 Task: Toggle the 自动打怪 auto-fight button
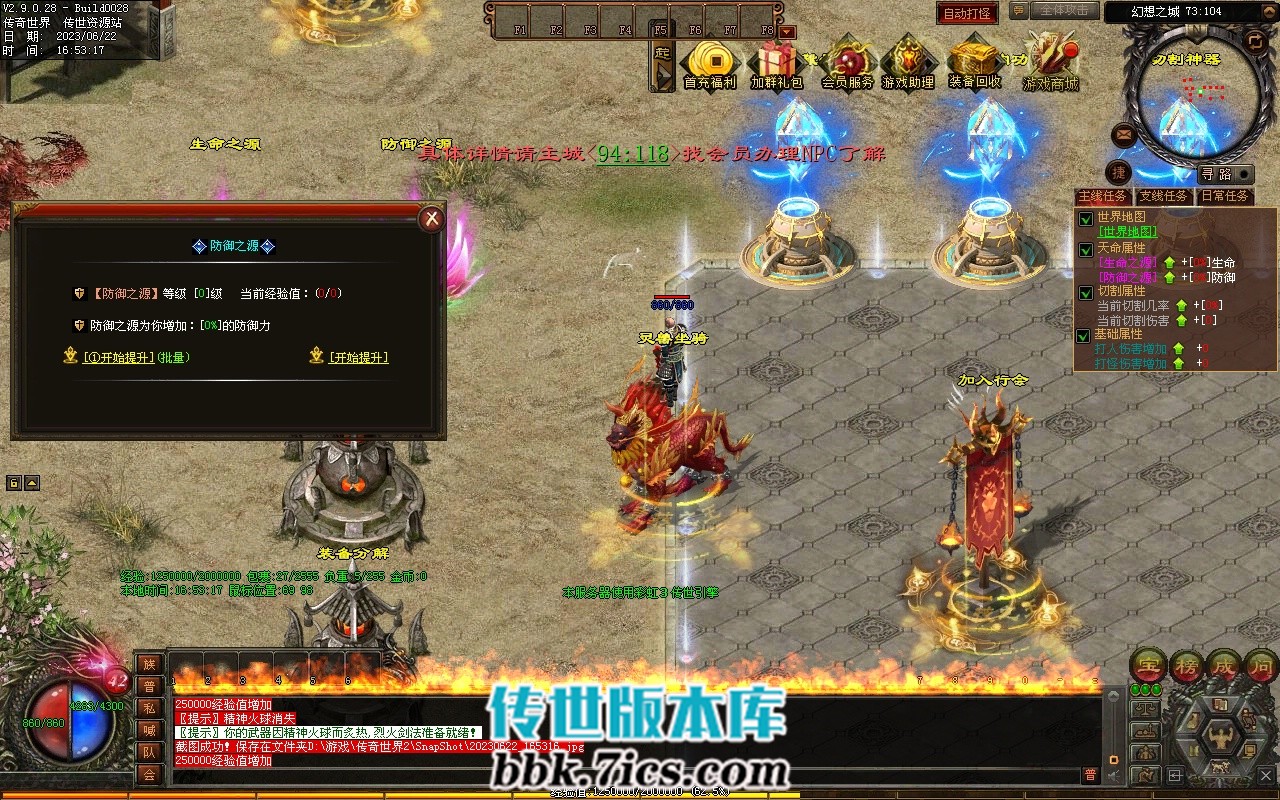[967, 13]
